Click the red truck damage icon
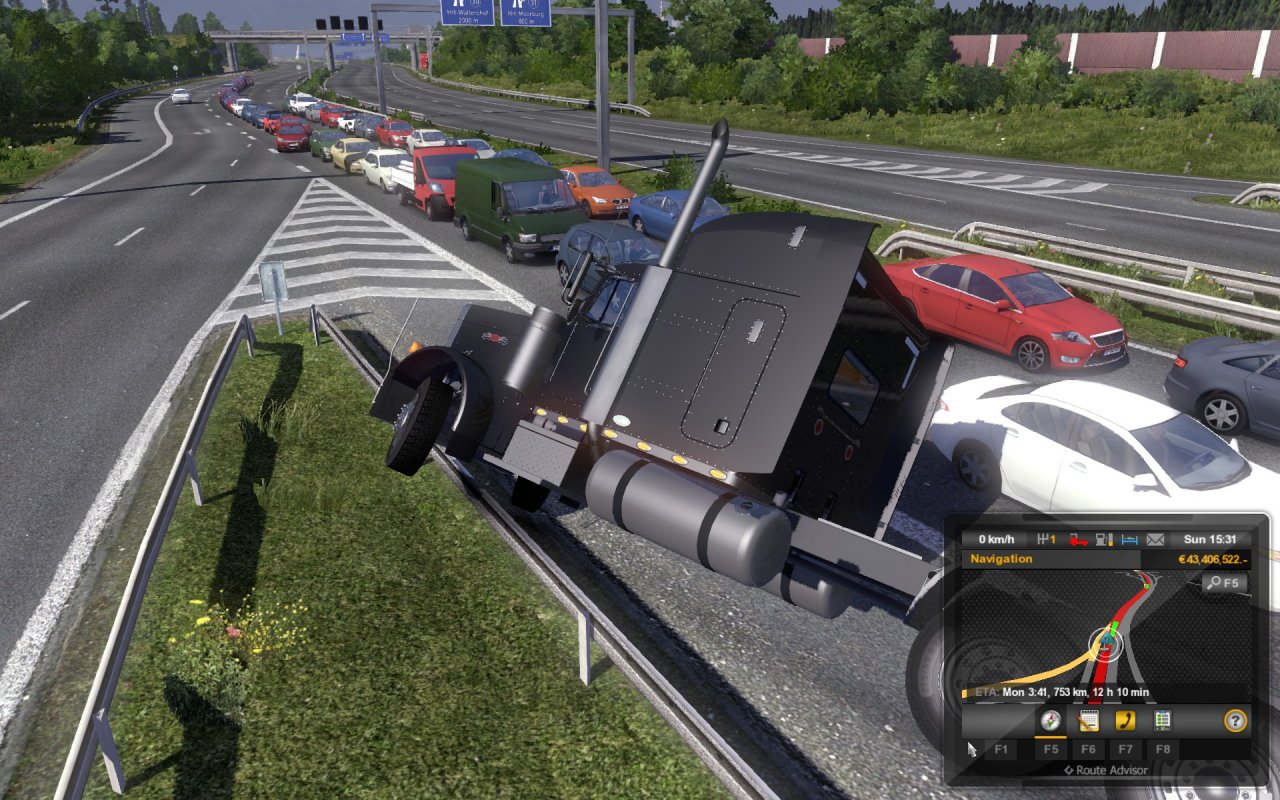 tap(1079, 540)
